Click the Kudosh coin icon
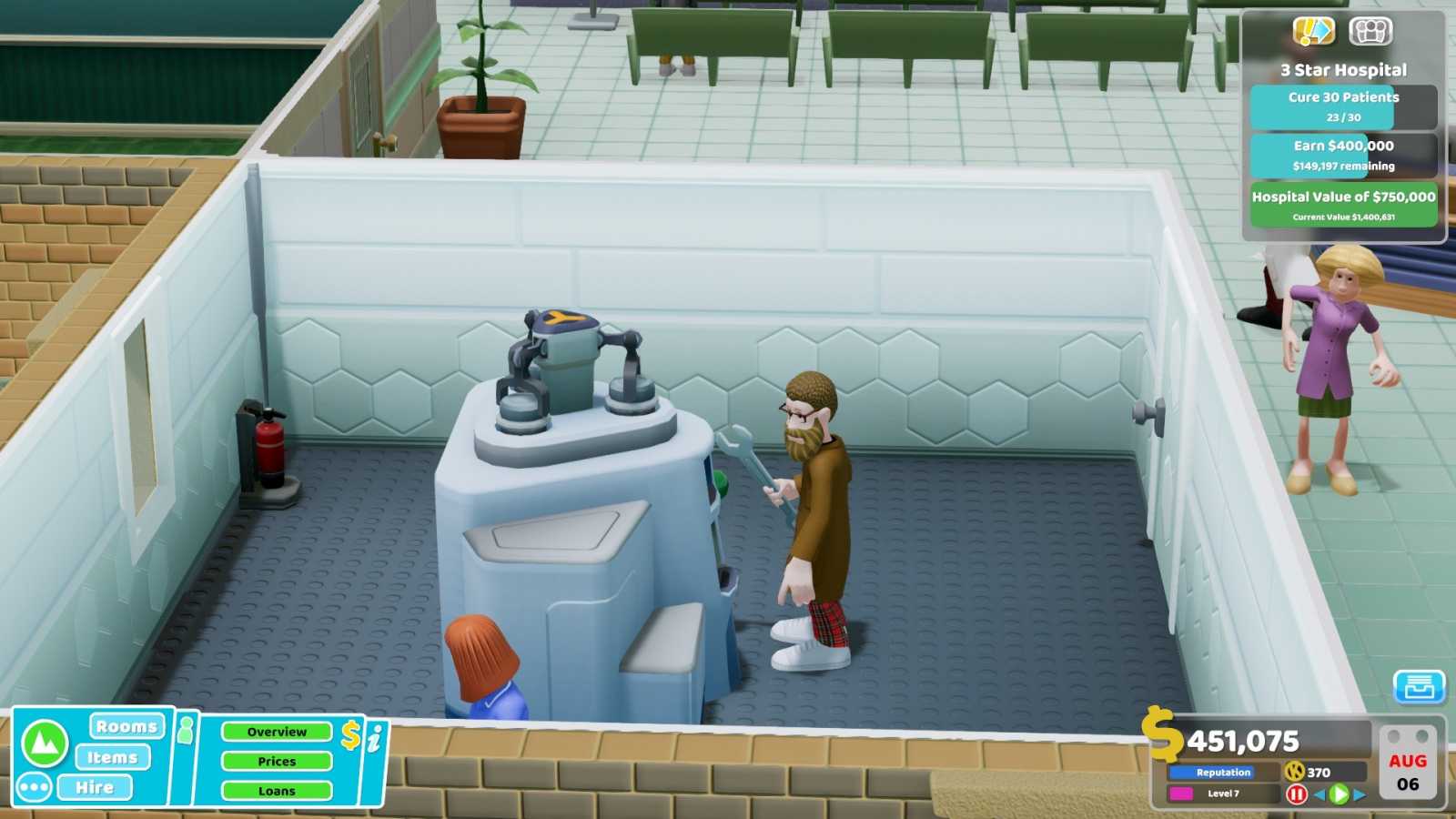 pyautogui.click(x=1295, y=772)
